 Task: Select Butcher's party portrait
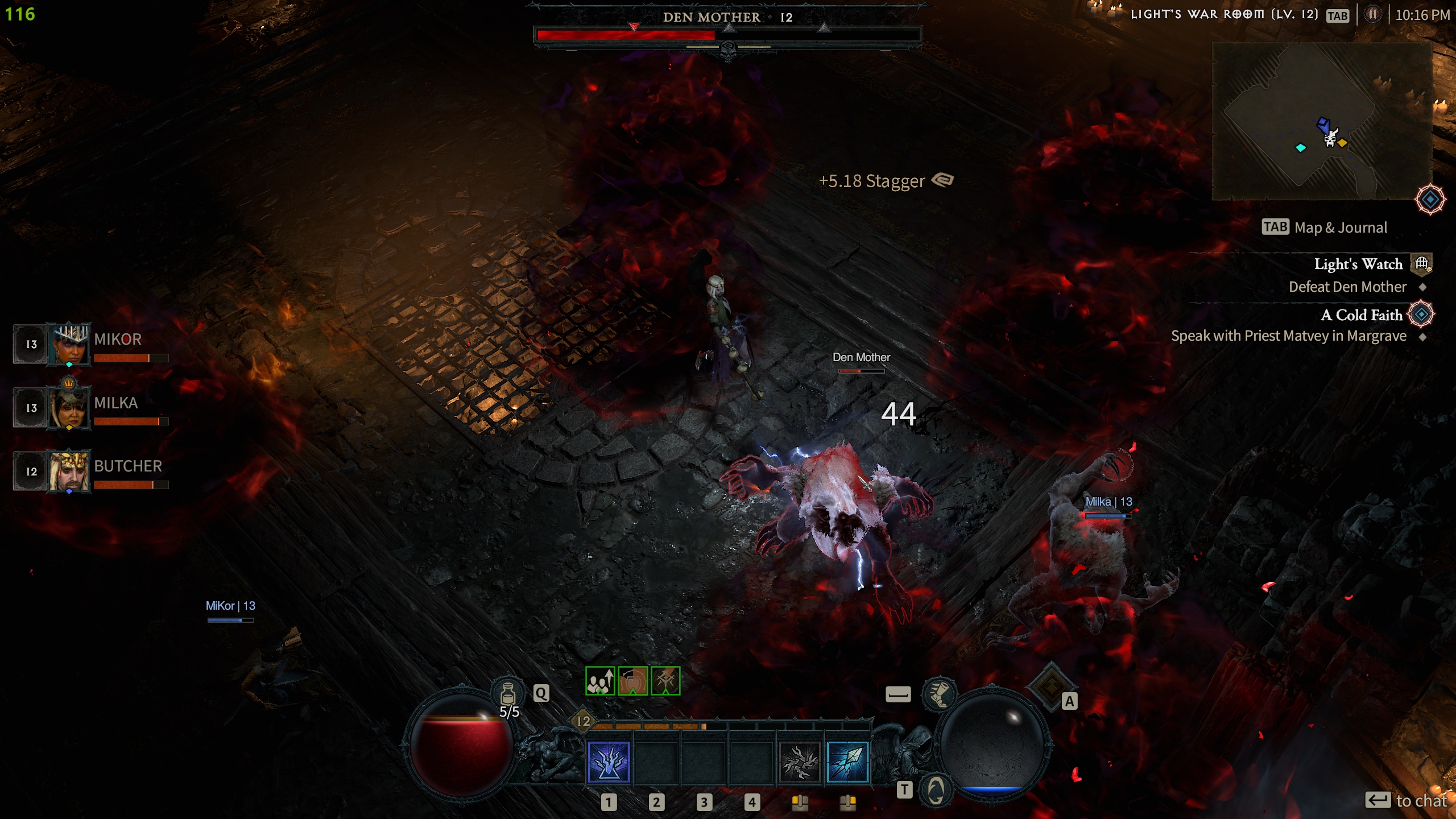click(x=69, y=471)
